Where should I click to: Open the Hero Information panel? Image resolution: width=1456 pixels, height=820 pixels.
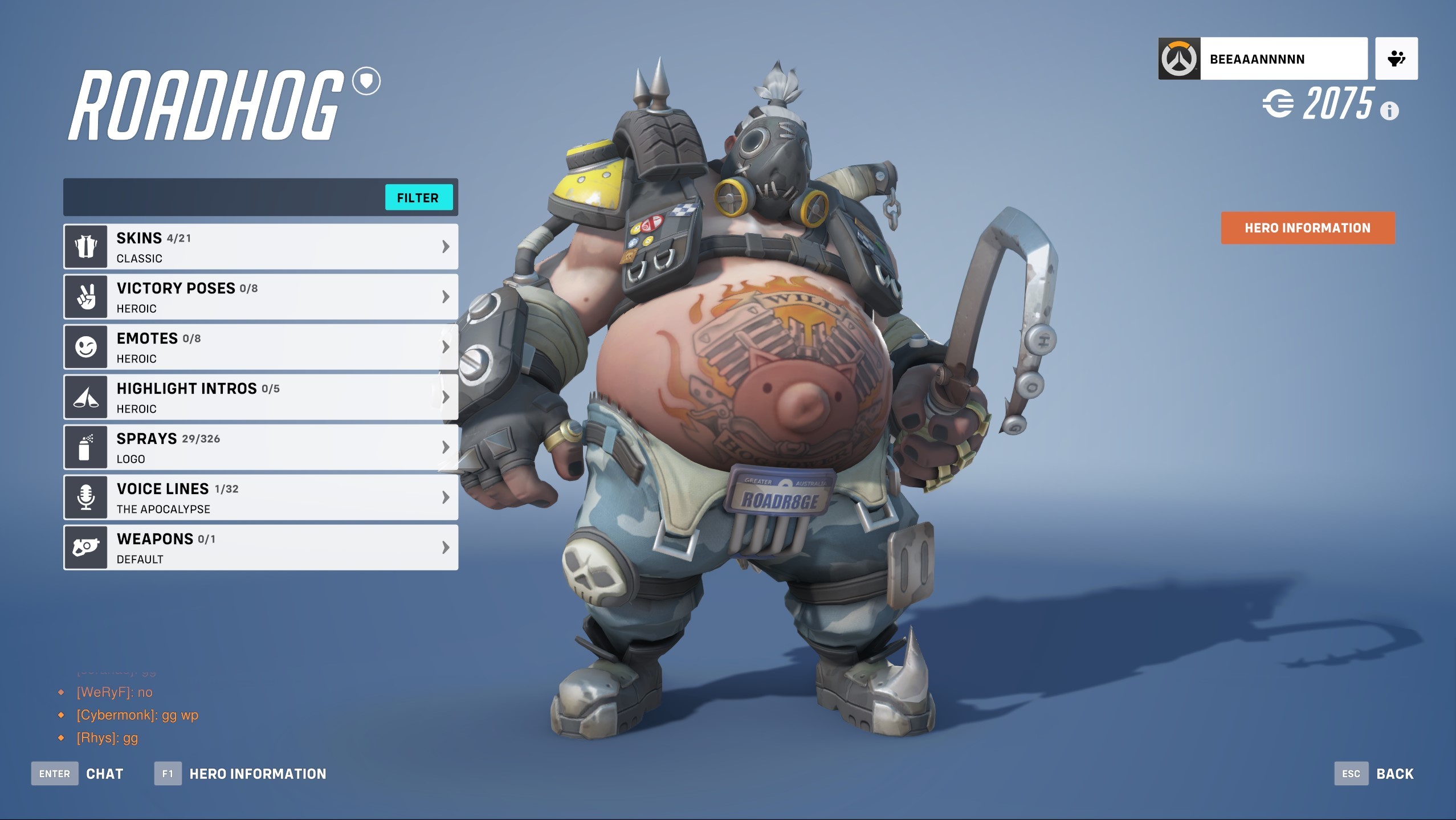1307,227
